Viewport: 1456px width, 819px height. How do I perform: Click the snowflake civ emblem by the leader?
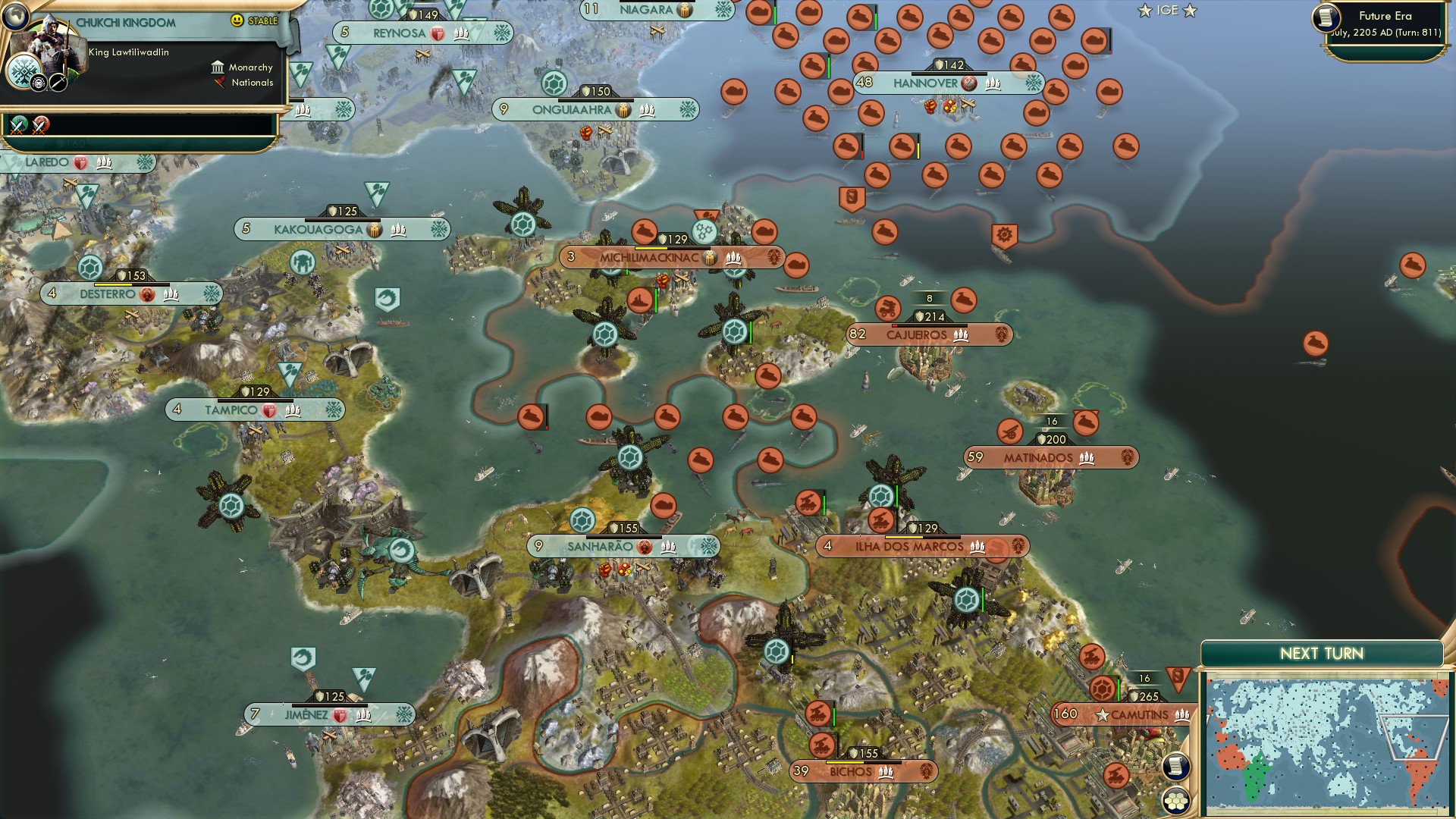24,73
